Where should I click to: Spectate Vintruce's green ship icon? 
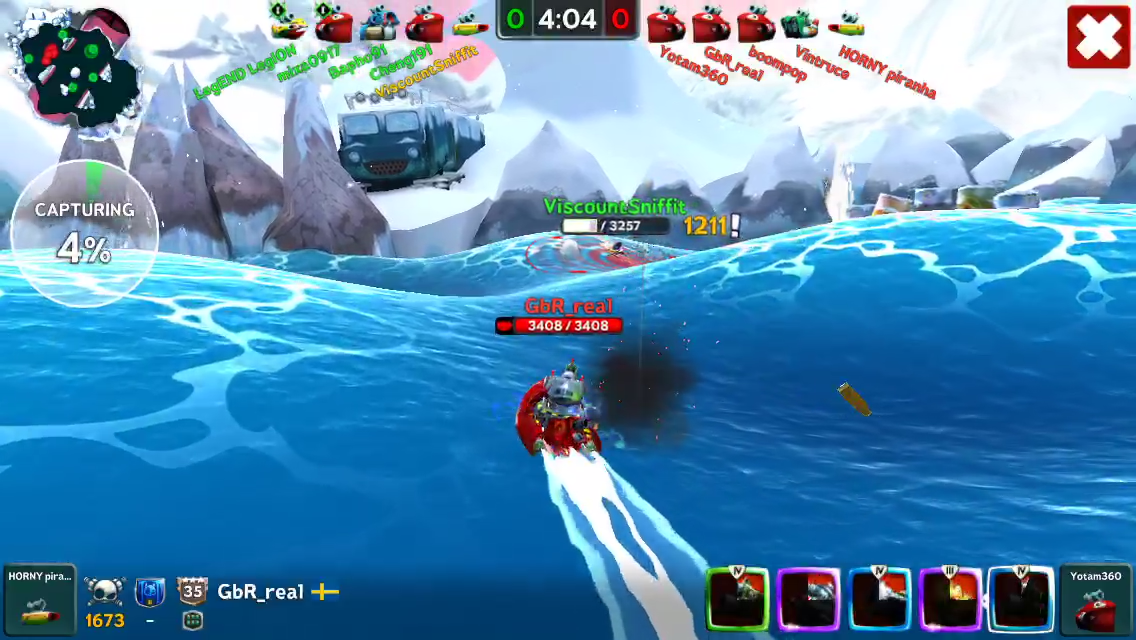(x=800, y=22)
